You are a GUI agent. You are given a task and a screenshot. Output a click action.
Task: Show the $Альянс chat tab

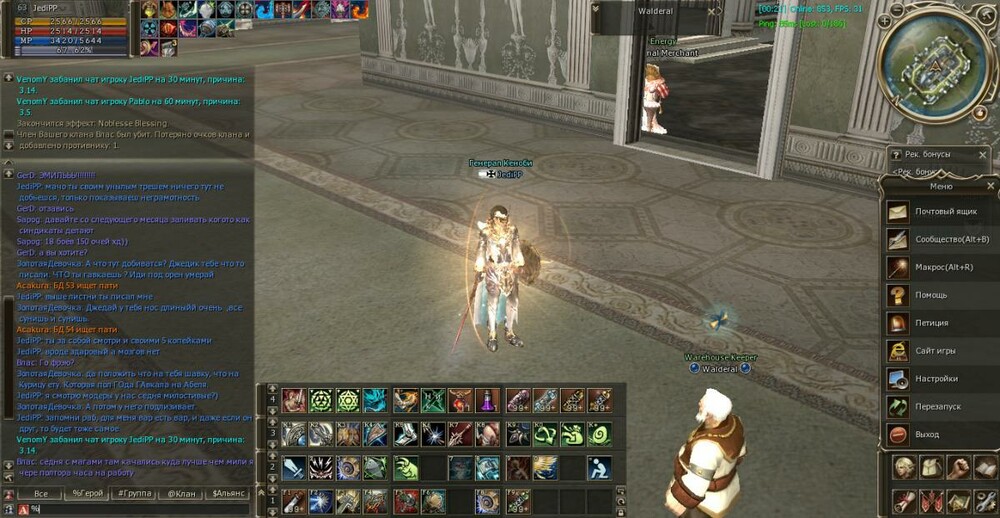229,494
